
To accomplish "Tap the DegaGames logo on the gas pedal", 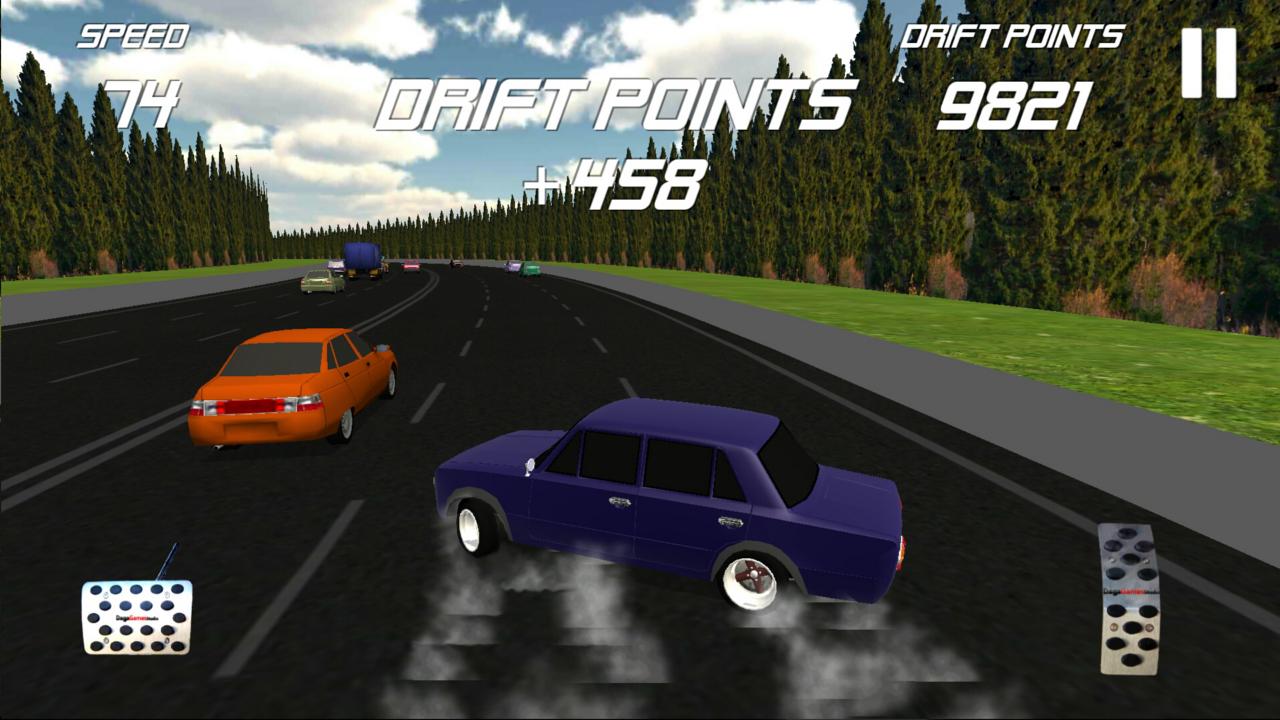I will [x=1132, y=590].
